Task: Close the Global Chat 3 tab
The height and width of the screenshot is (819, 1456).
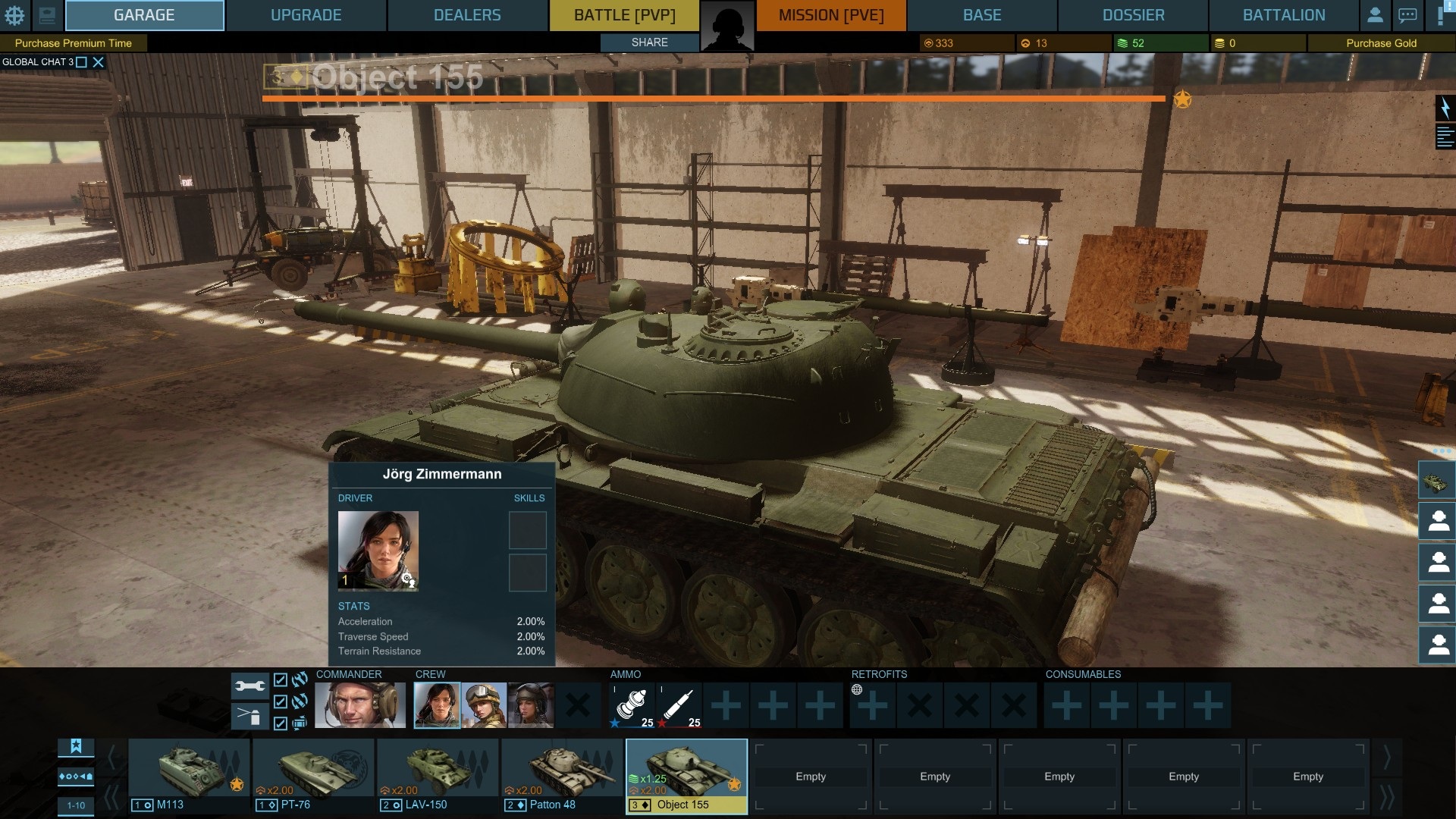Action: click(x=99, y=62)
